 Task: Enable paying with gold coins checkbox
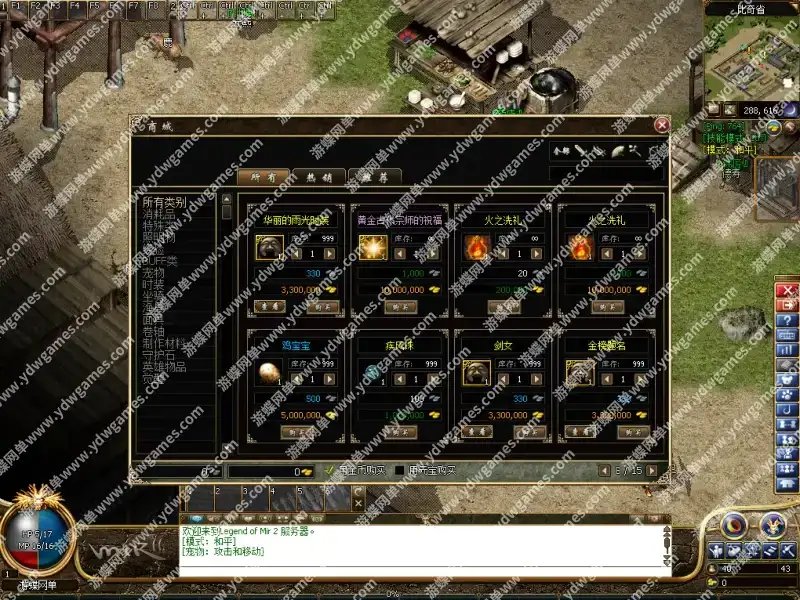coord(330,470)
